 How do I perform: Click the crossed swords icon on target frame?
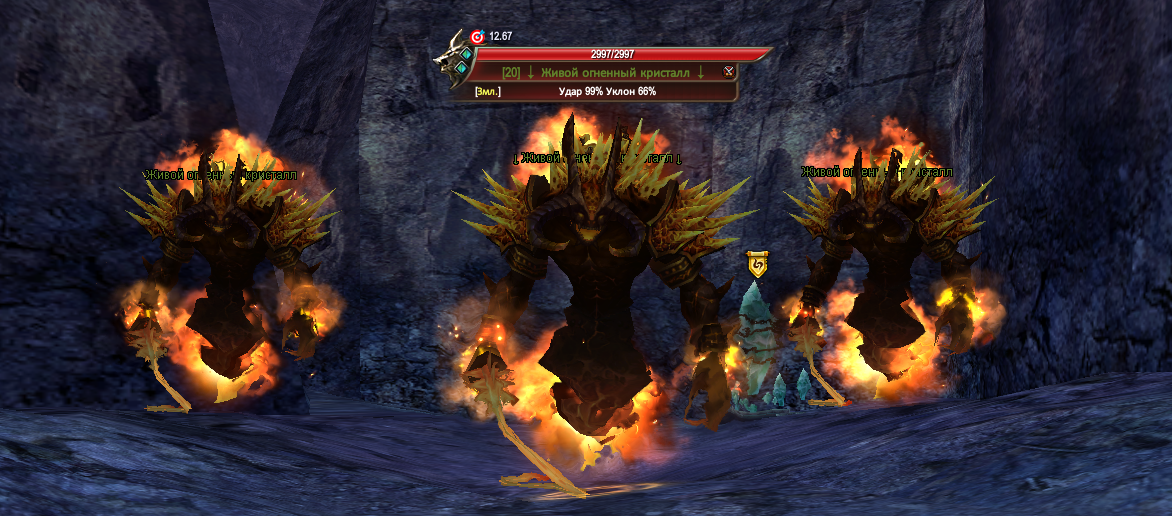tap(729, 71)
